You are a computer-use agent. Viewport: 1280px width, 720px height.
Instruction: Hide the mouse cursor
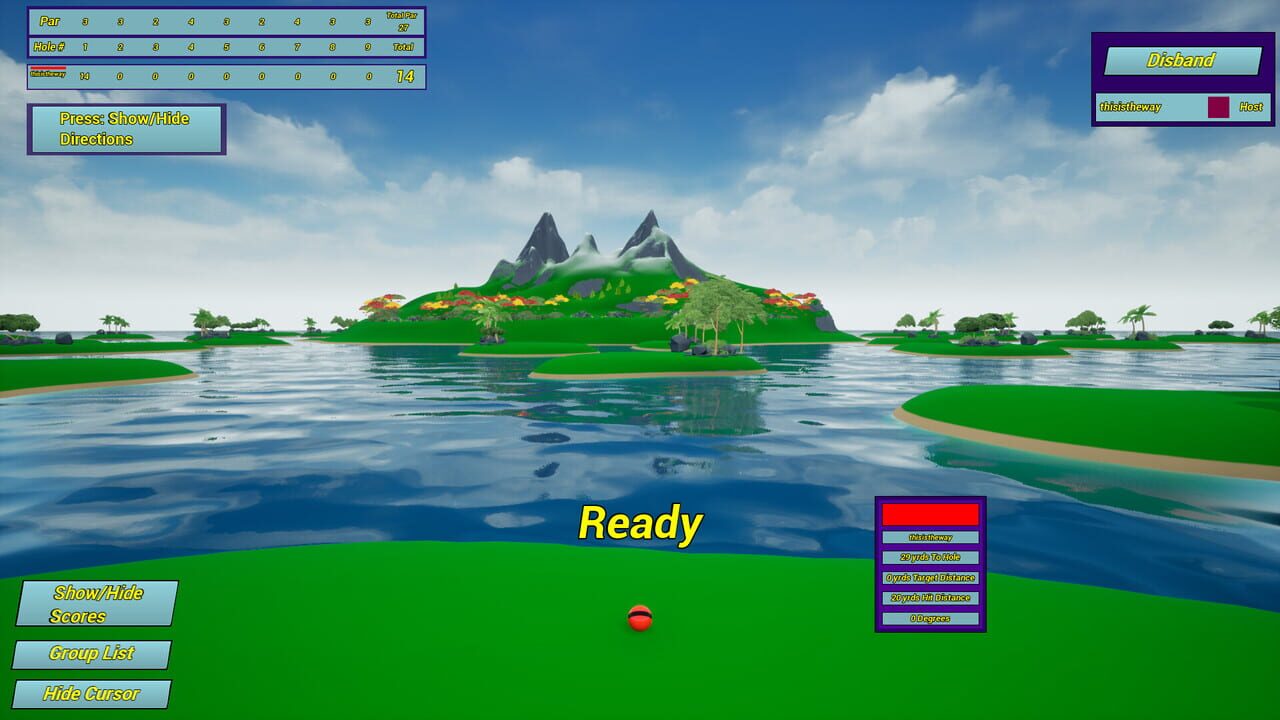[90, 693]
